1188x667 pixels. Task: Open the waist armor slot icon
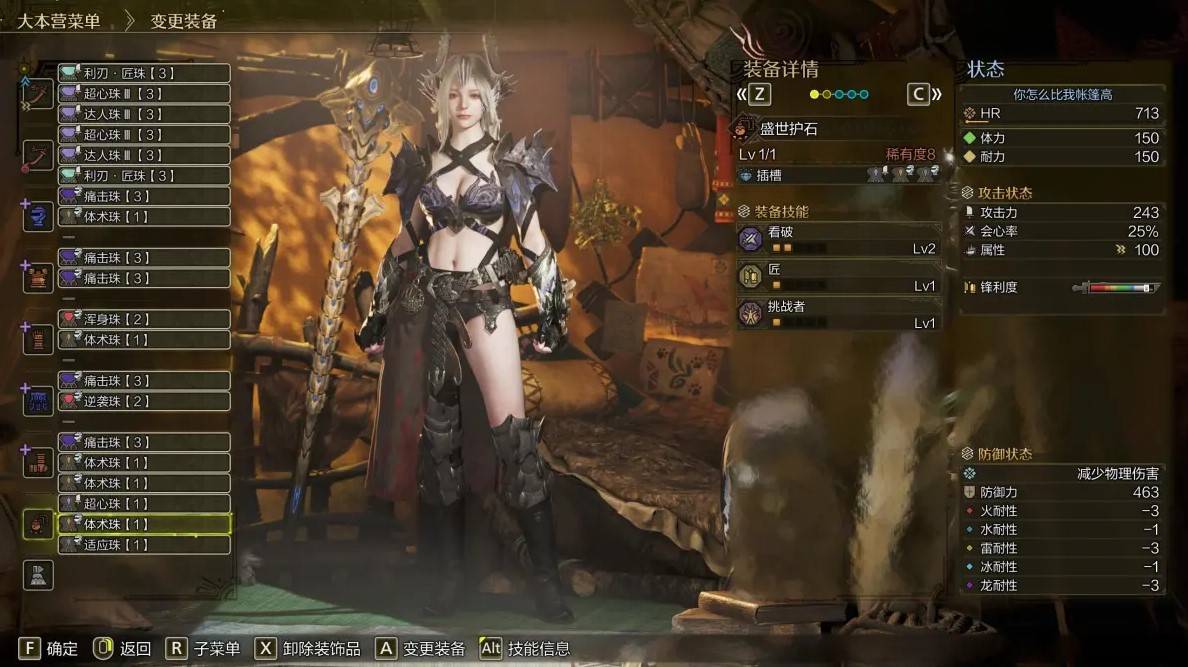click(38, 401)
